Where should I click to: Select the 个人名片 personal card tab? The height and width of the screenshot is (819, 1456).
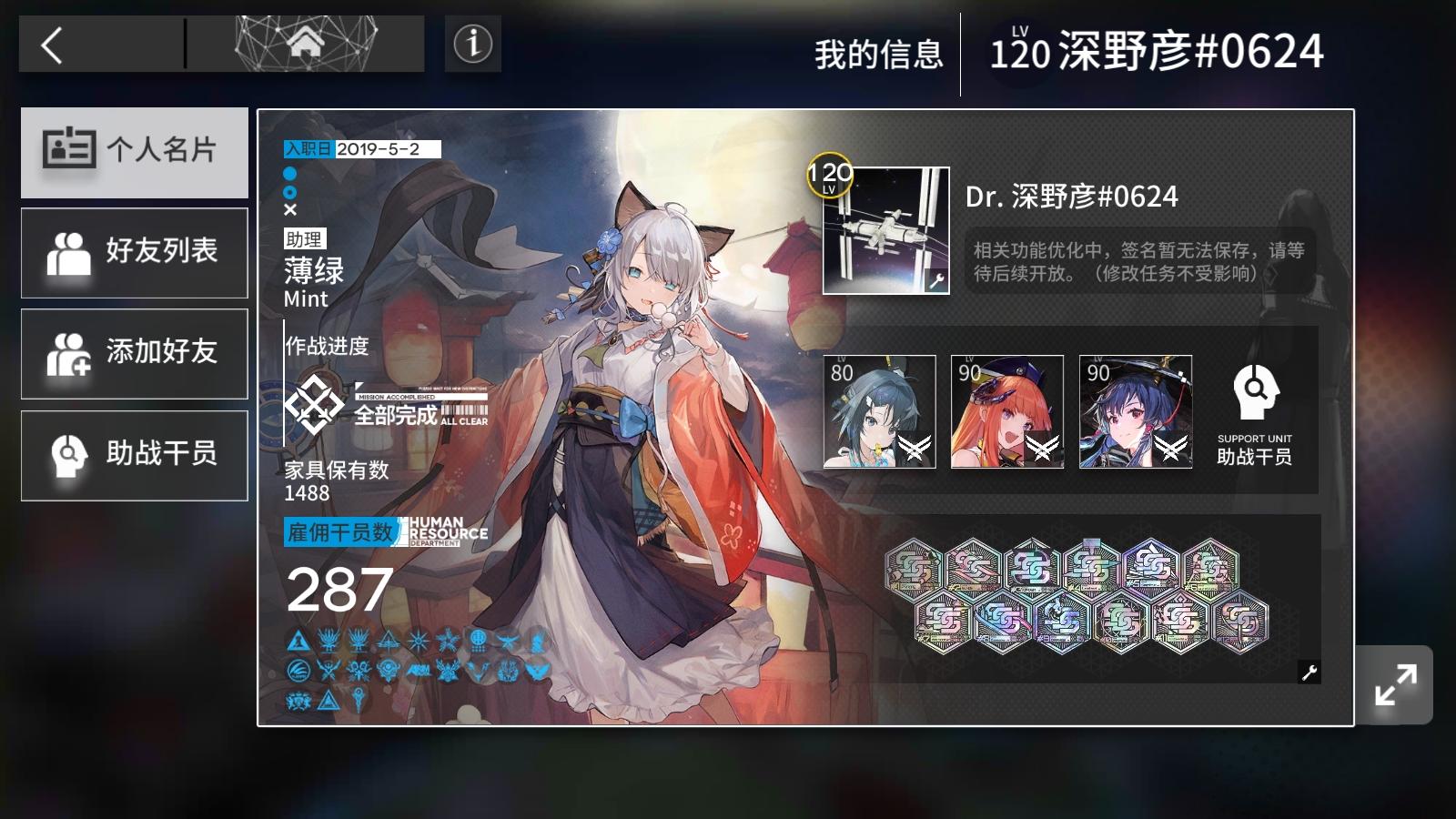click(x=135, y=152)
